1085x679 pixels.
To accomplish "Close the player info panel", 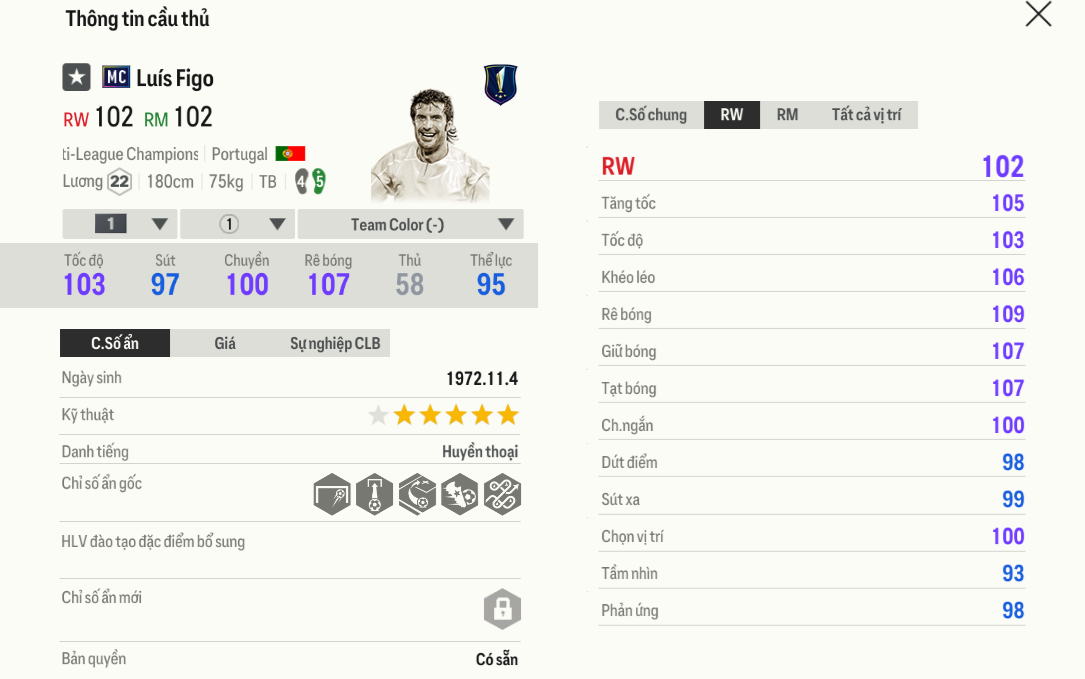I will coord(1038,15).
